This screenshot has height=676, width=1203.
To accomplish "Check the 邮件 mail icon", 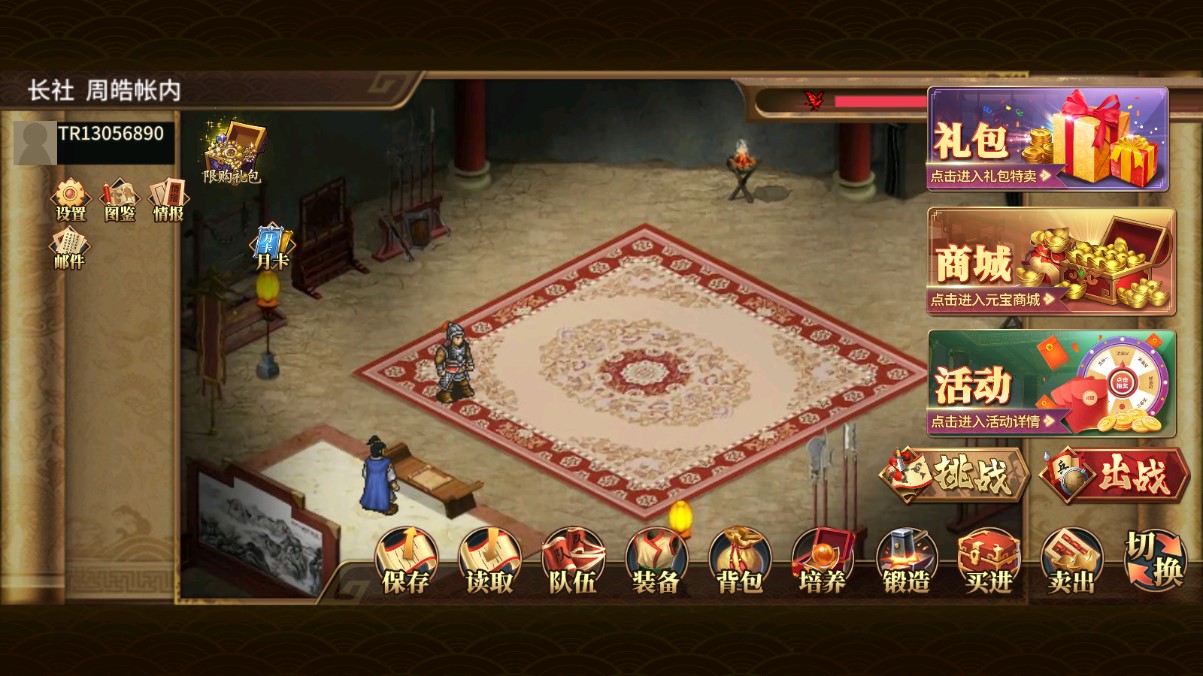I will (x=70, y=248).
